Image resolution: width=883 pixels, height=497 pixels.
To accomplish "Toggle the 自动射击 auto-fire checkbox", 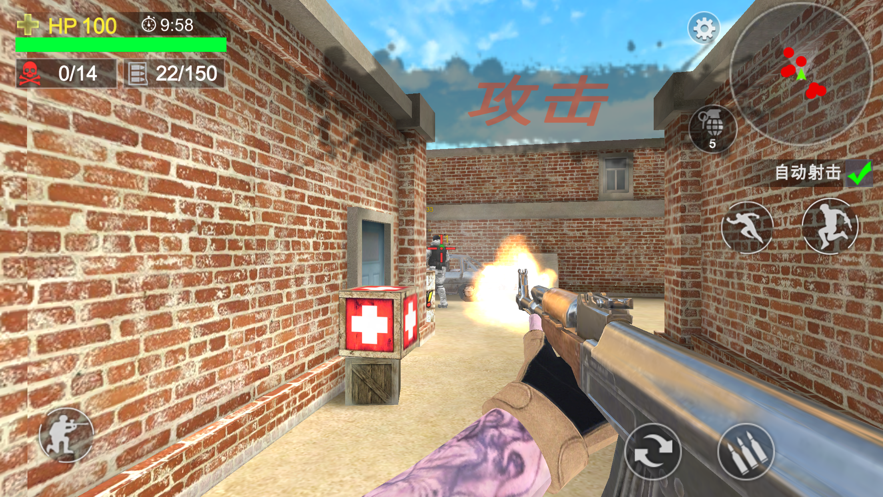I will (859, 173).
